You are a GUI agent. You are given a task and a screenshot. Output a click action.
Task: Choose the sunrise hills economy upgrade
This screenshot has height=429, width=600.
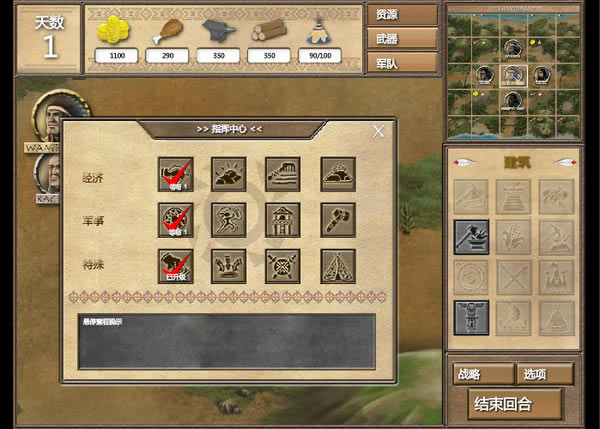pos(230,174)
